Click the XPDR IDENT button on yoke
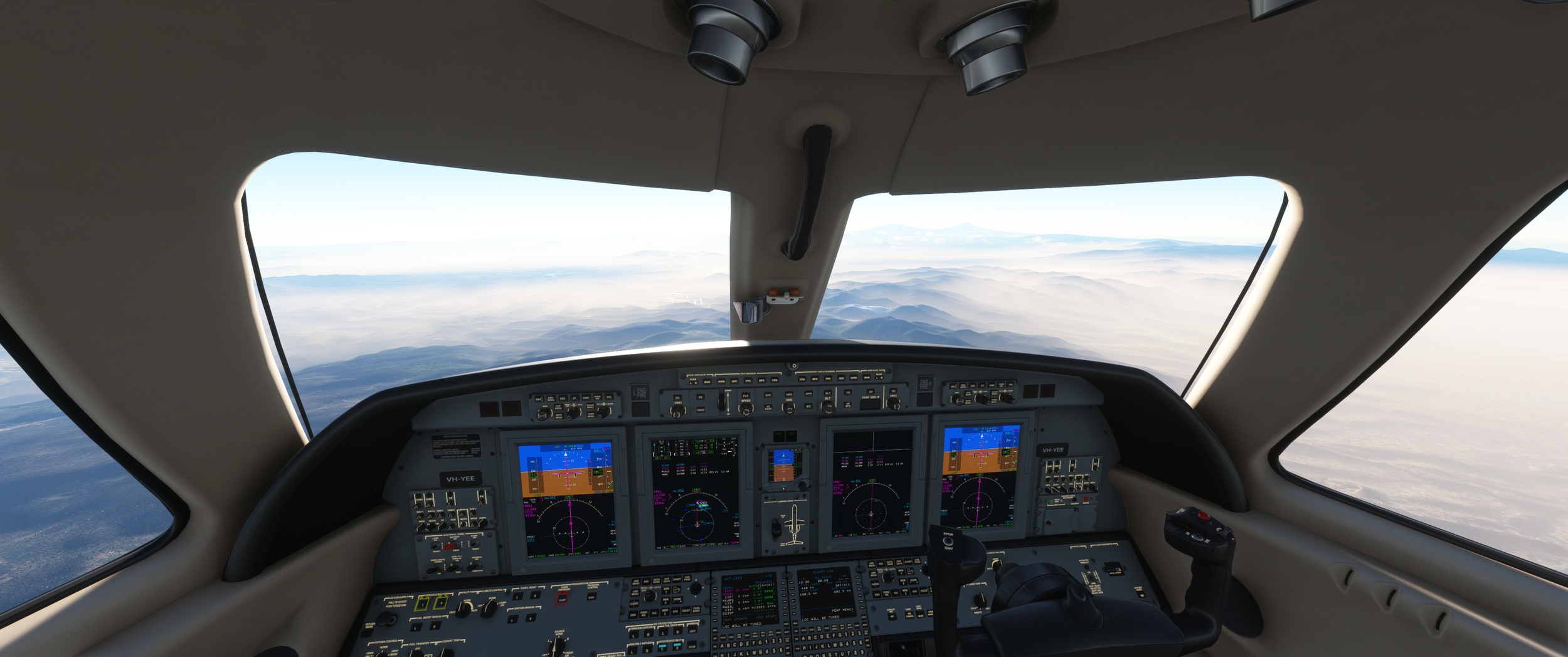The image size is (1568, 657). pyautogui.click(x=948, y=540)
